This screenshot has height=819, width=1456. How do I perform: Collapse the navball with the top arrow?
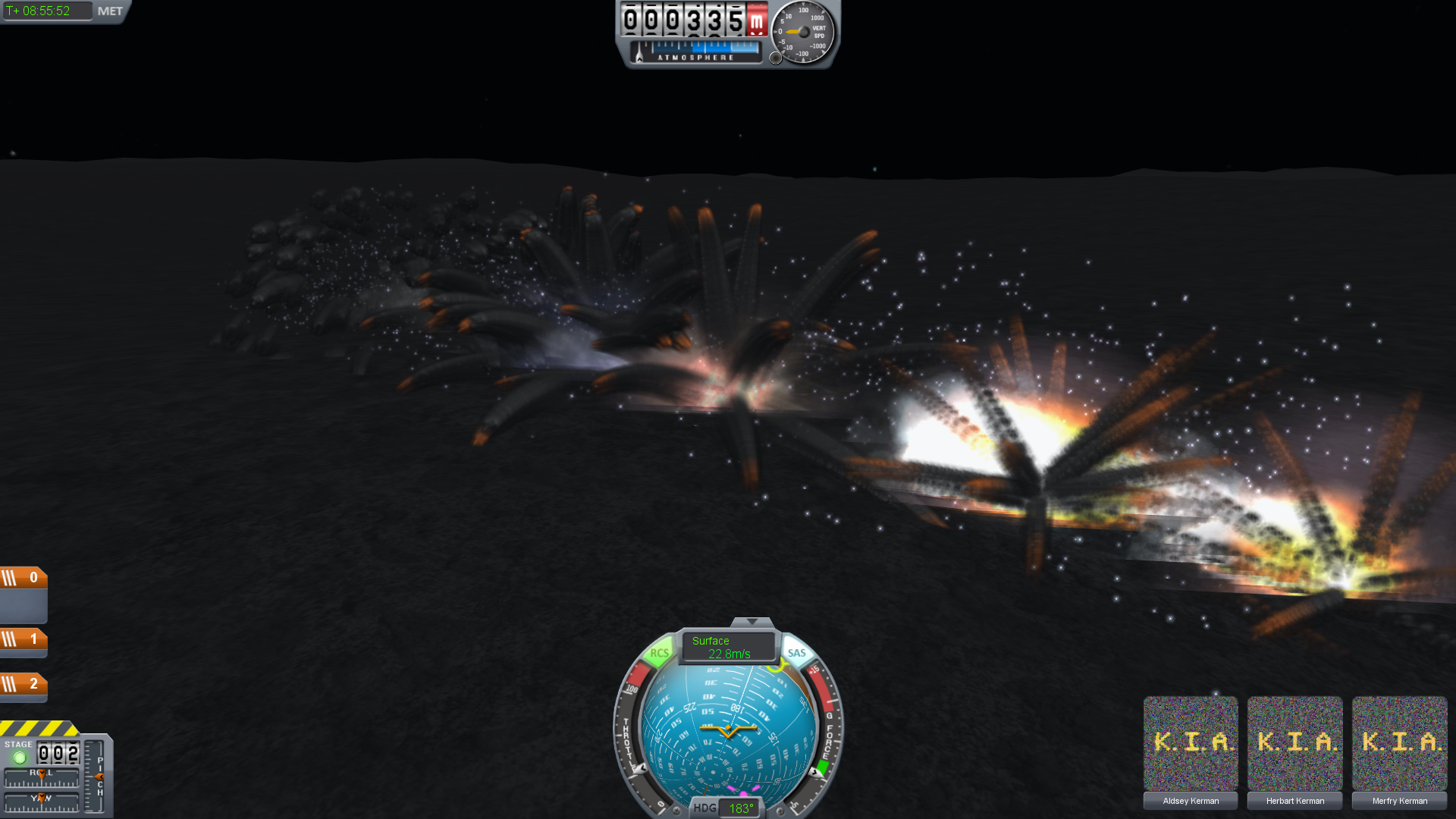(752, 622)
